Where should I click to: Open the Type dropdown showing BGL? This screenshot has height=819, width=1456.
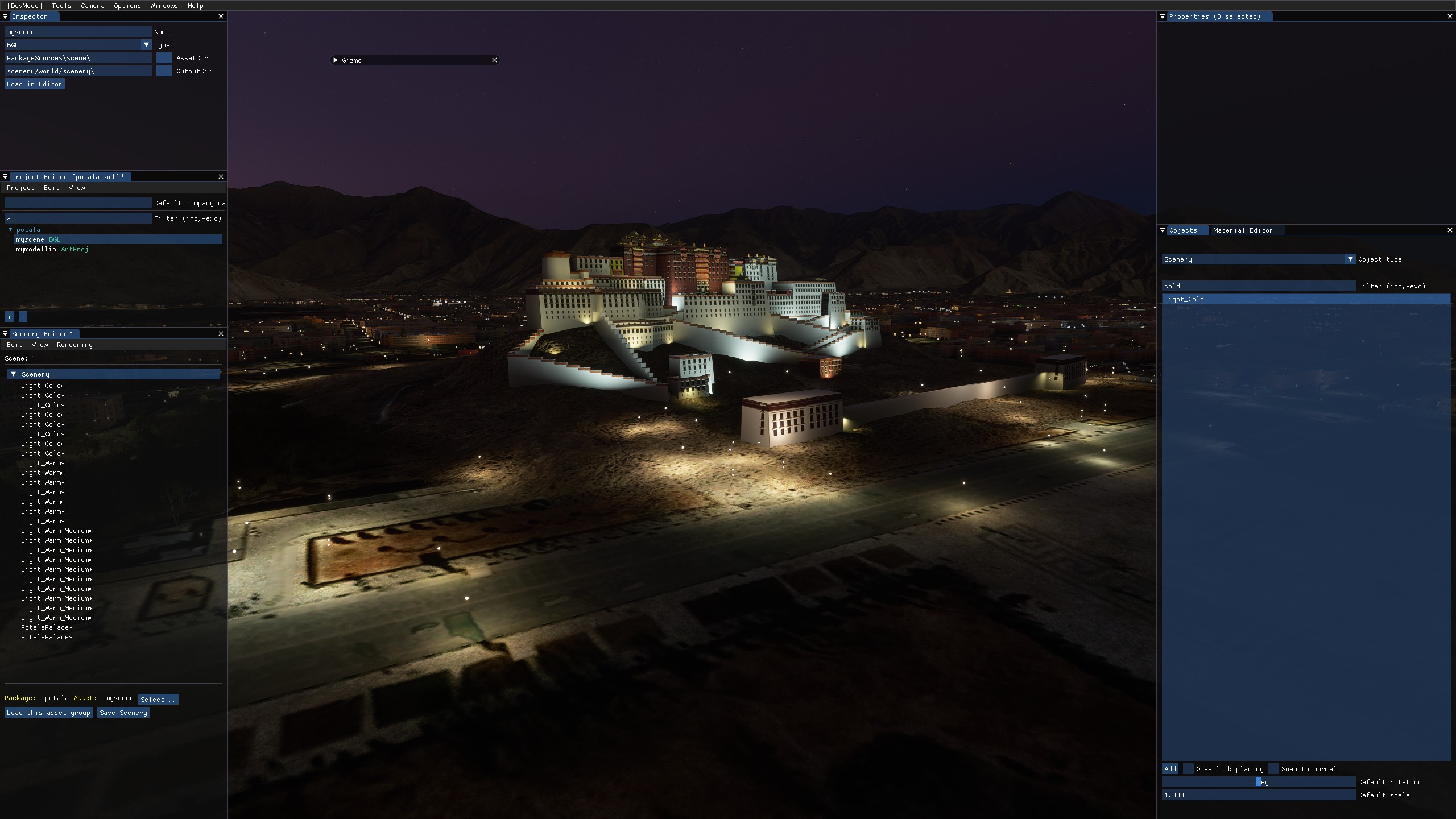[146, 45]
